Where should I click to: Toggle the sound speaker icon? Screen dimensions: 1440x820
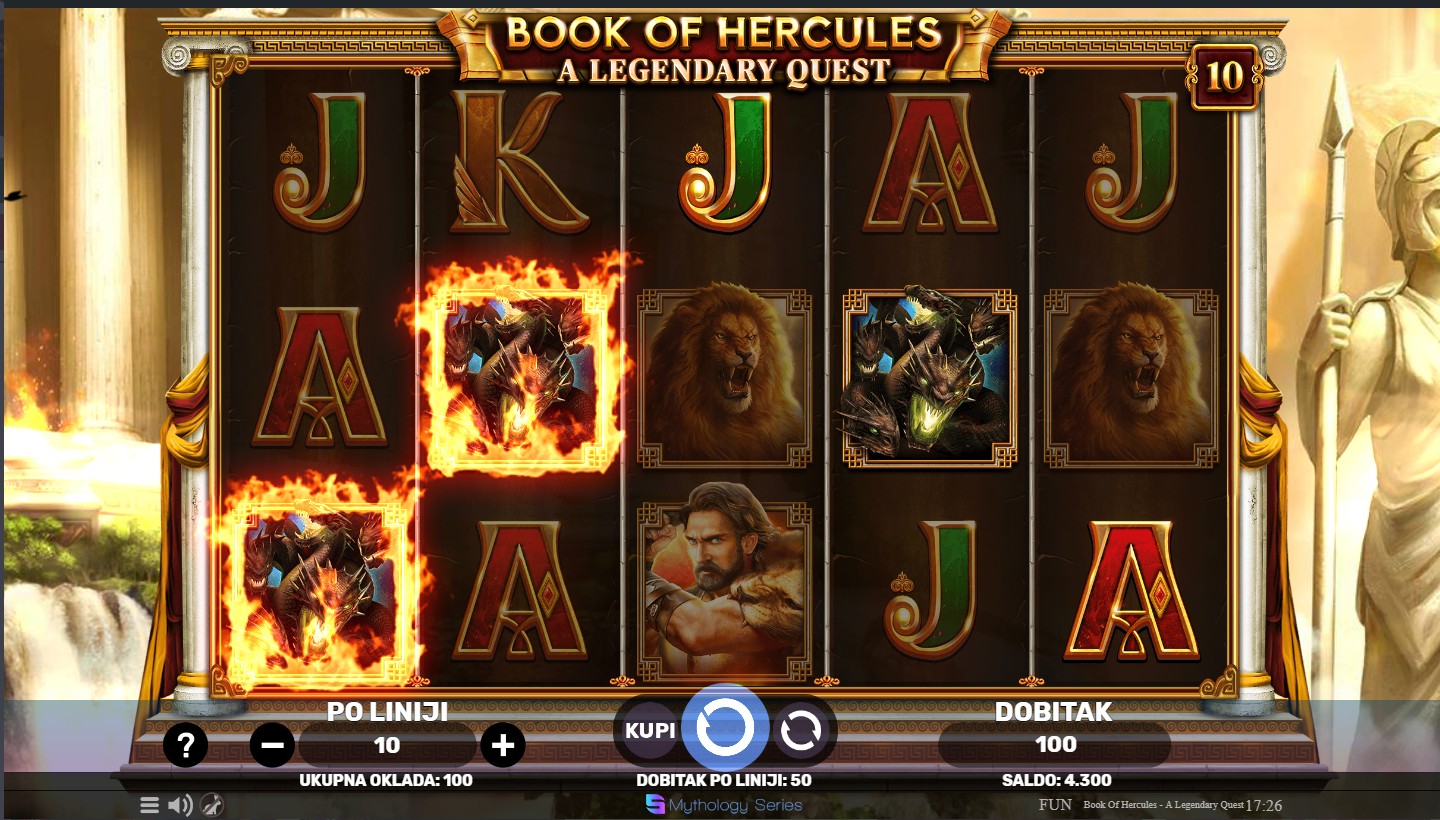tap(180, 804)
